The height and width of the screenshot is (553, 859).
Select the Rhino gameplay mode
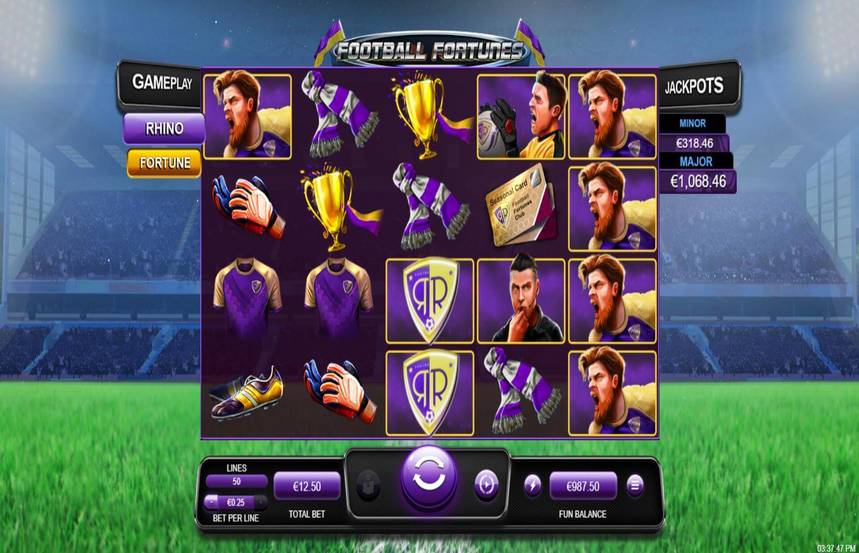tap(164, 128)
